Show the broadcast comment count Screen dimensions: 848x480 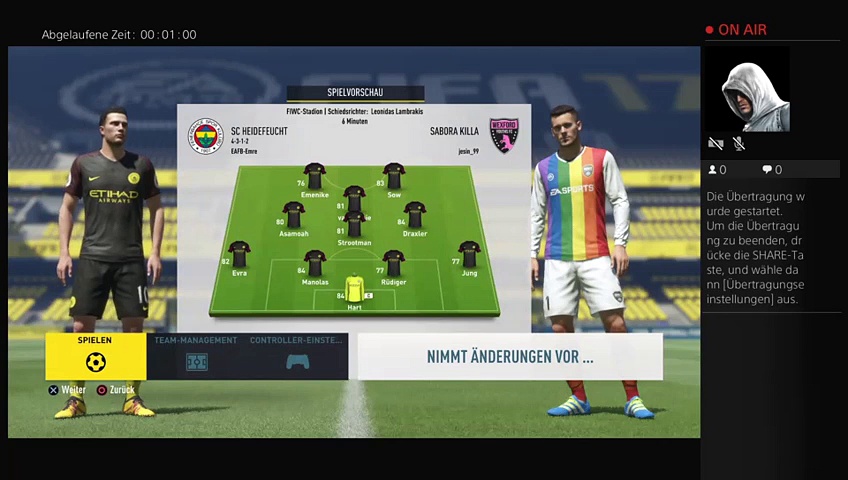click(772, 170)
